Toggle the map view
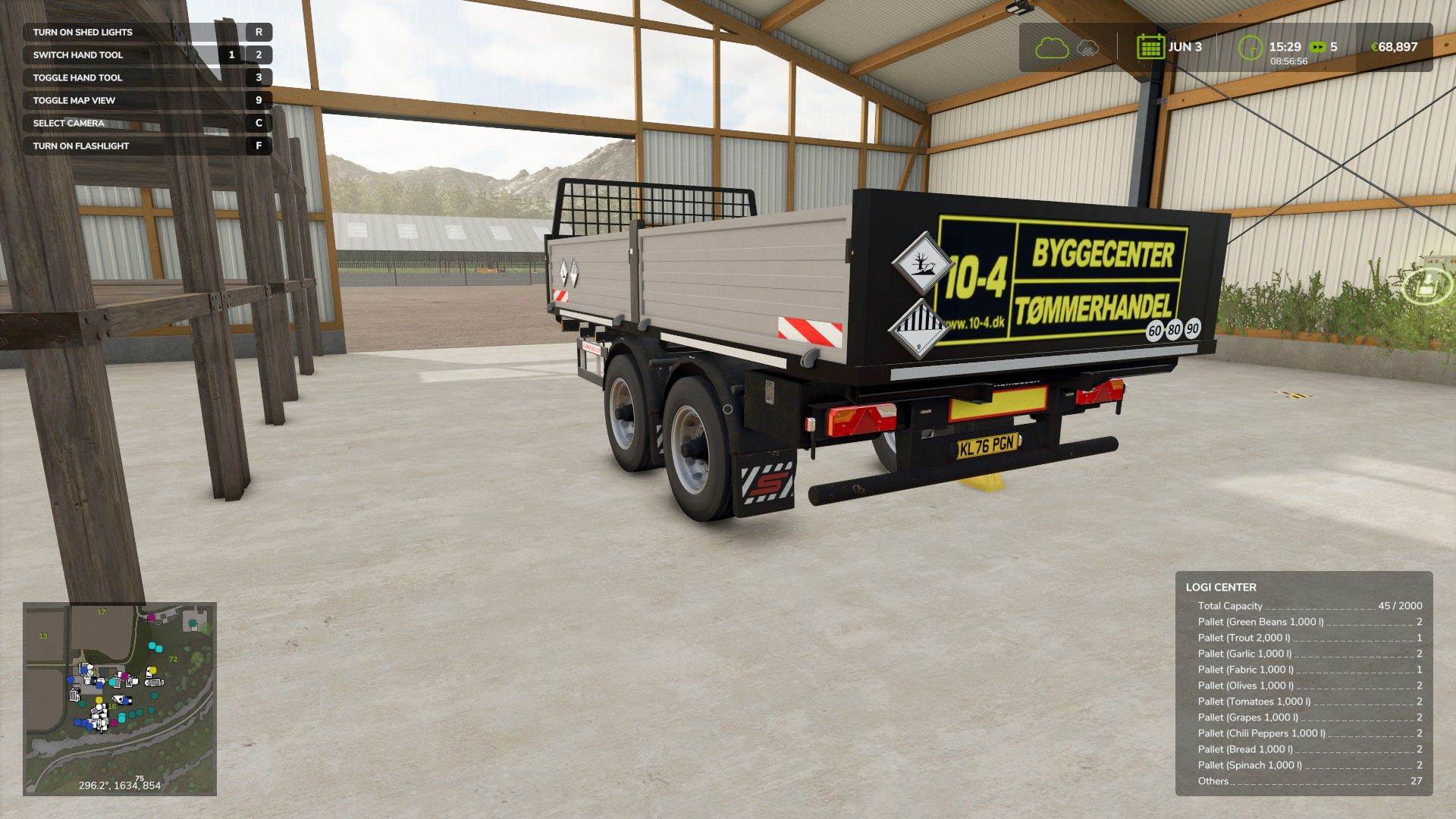The image size is (1456, 819). coord(144,100)
